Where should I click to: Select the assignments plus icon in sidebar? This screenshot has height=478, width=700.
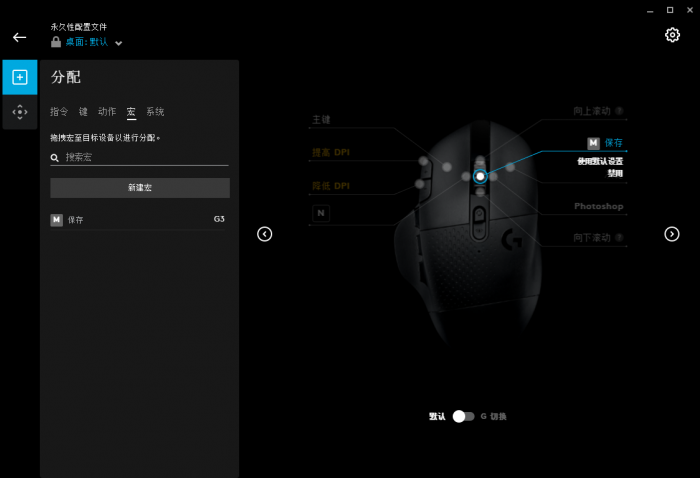[19, 77]
